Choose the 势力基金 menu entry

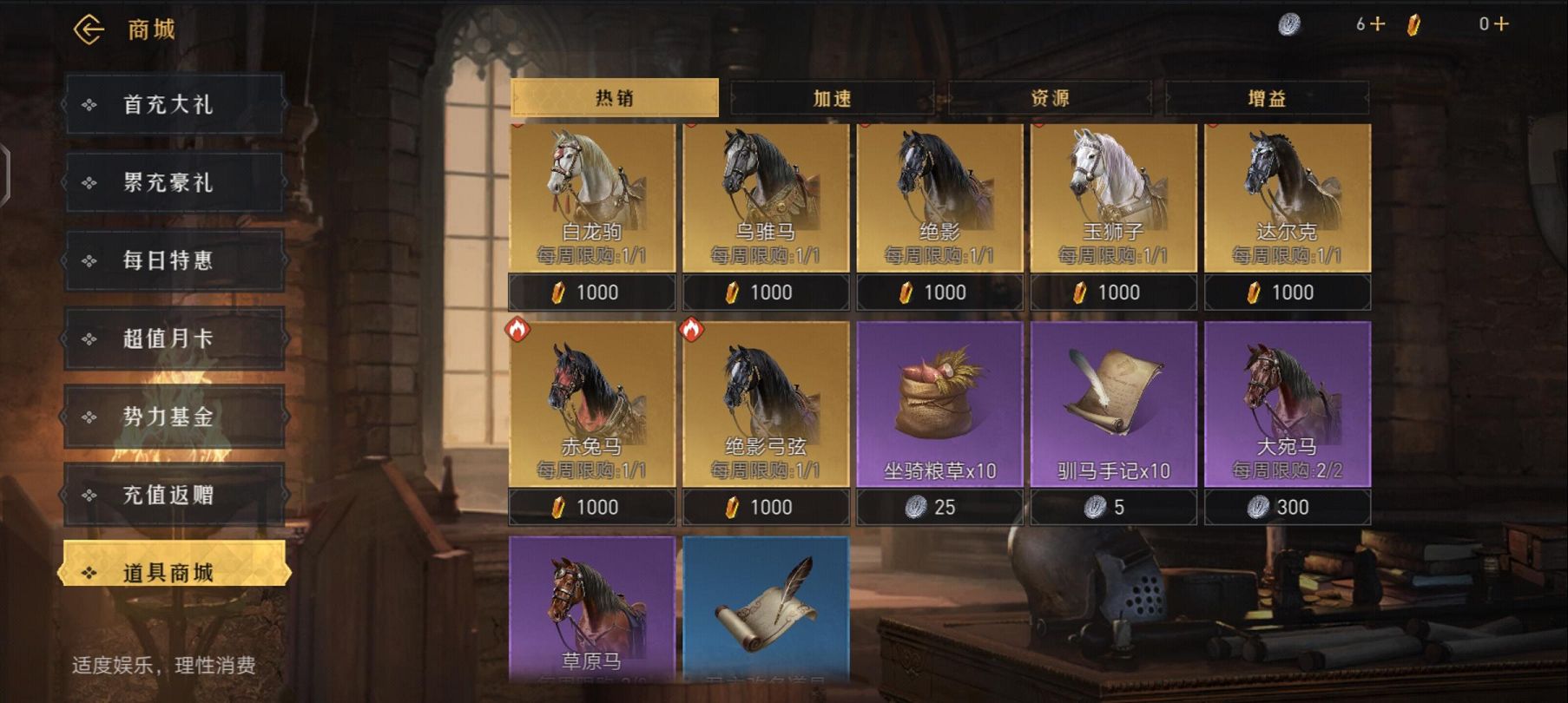174,417
